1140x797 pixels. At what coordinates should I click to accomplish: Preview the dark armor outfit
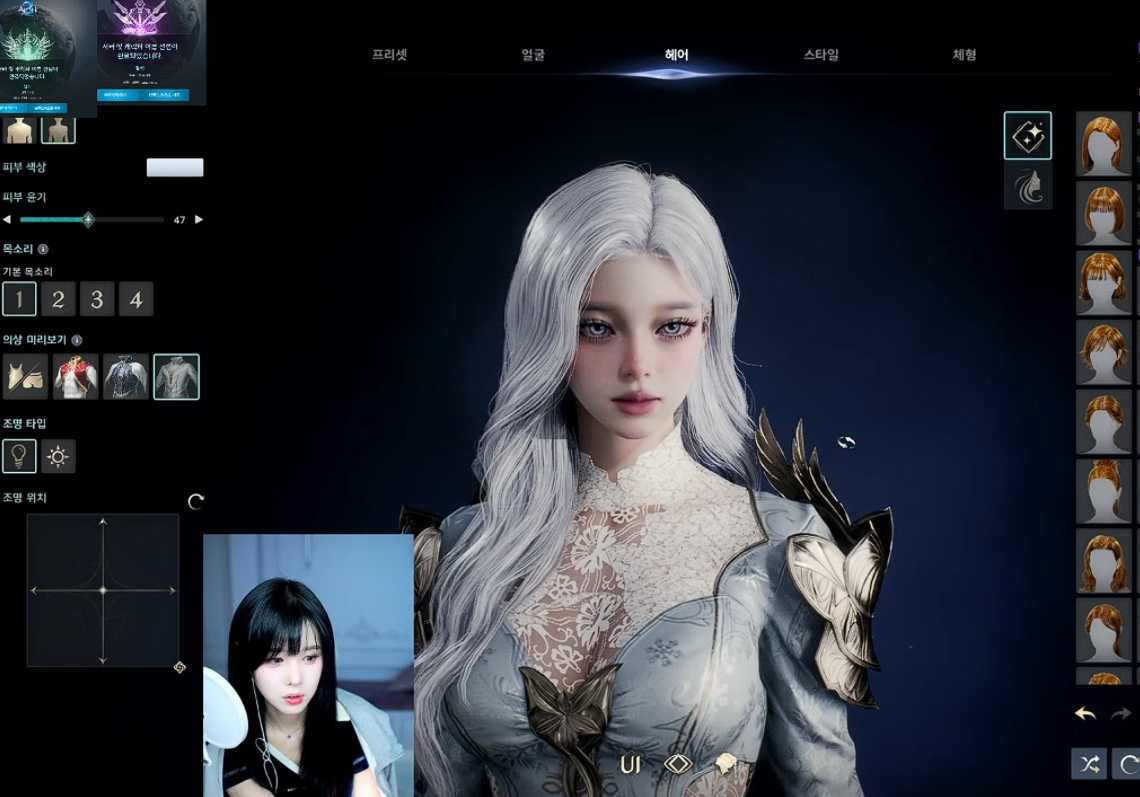point(125,377)
